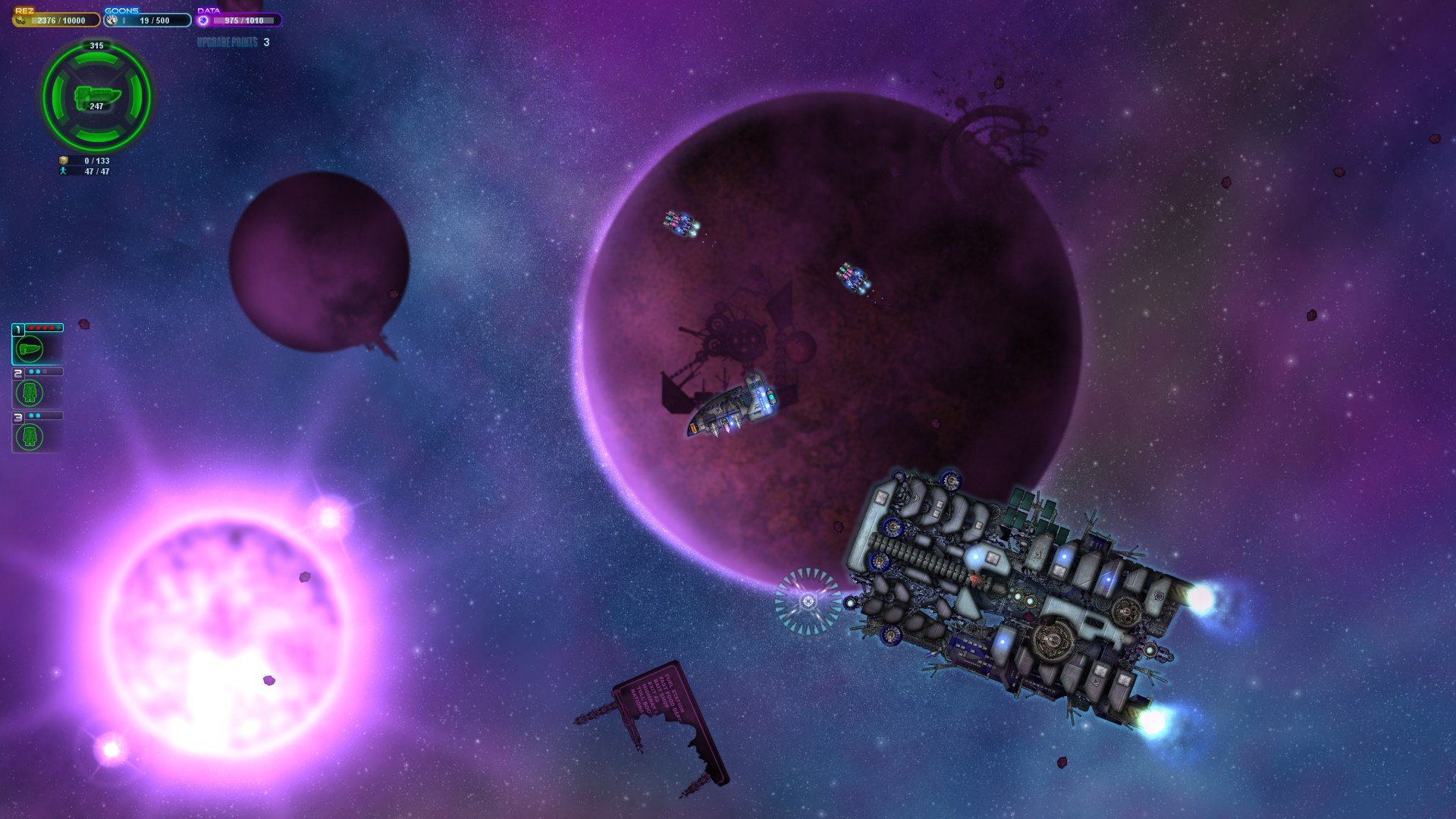Select the ship weapon icon in slot 1

point(30,348)
